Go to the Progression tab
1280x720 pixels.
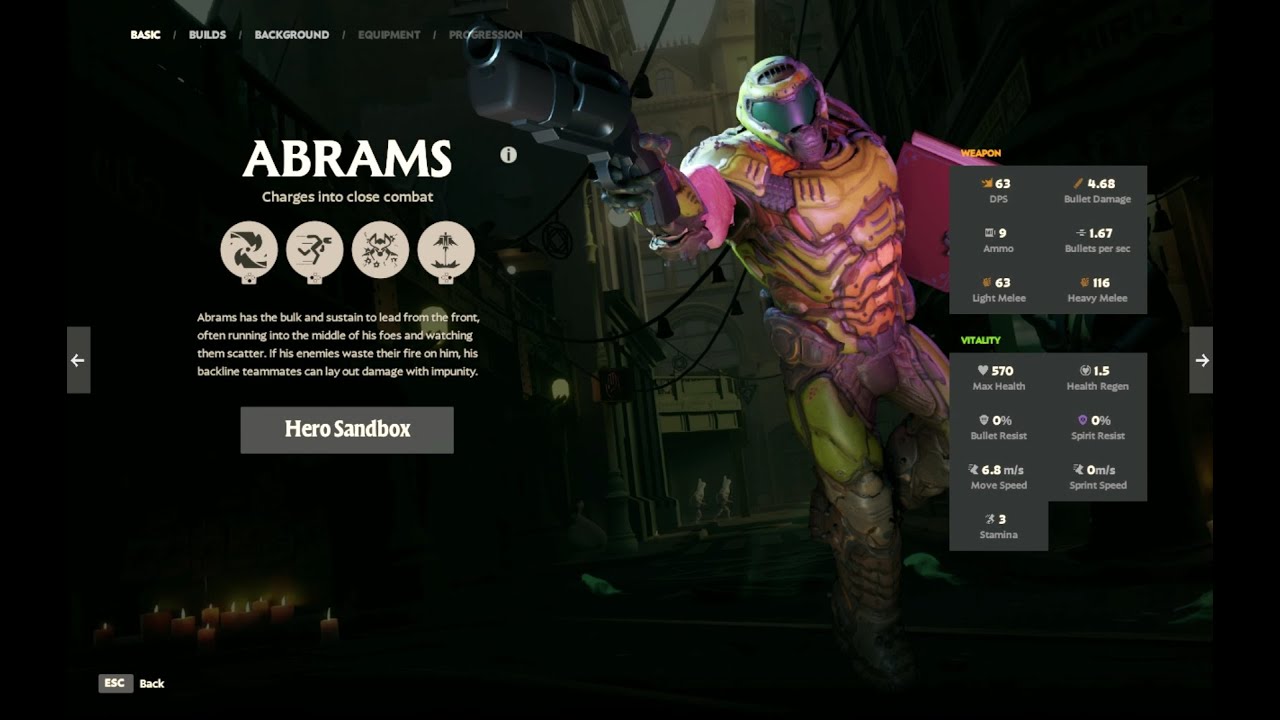[485, 35]
